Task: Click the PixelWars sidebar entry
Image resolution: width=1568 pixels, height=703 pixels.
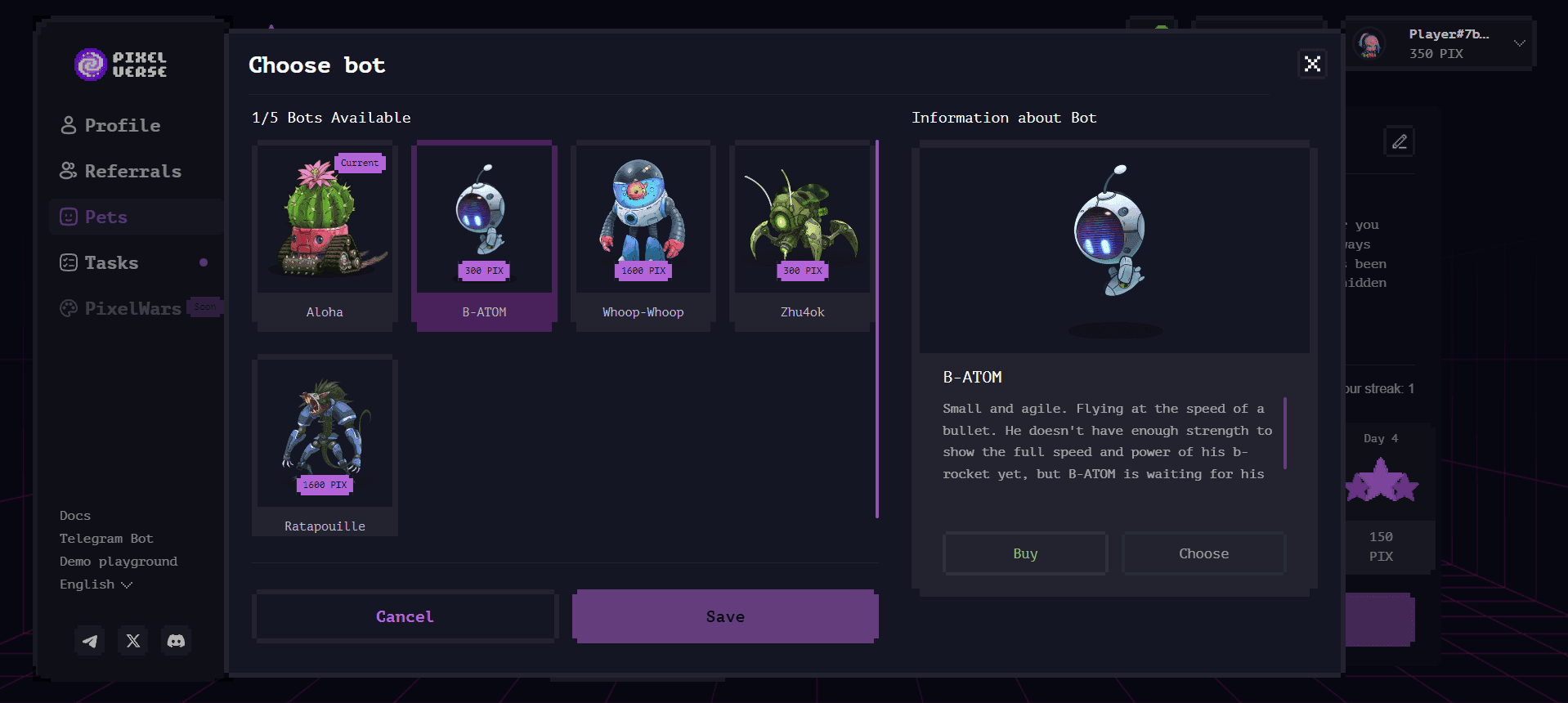Action: [x=132, y=309]
